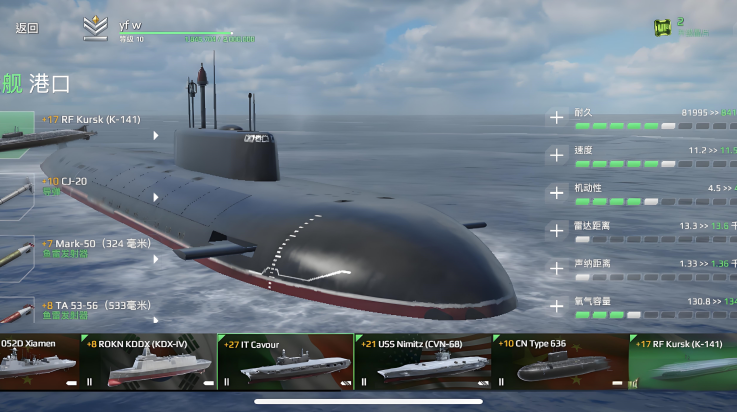Choose the IT Cavour ship card

click(285, 362)
